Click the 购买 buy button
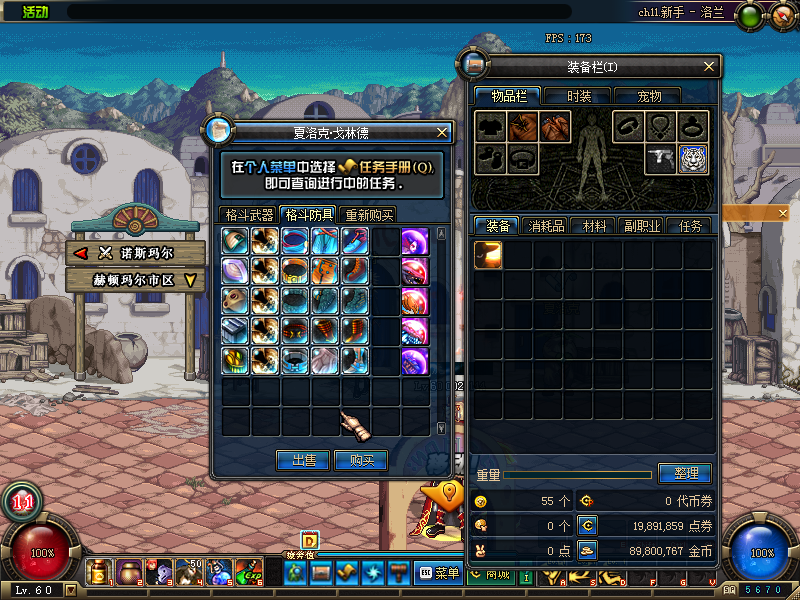Image resolution: width=800 pixels, height=600 pixels. [x=361, y=460]
